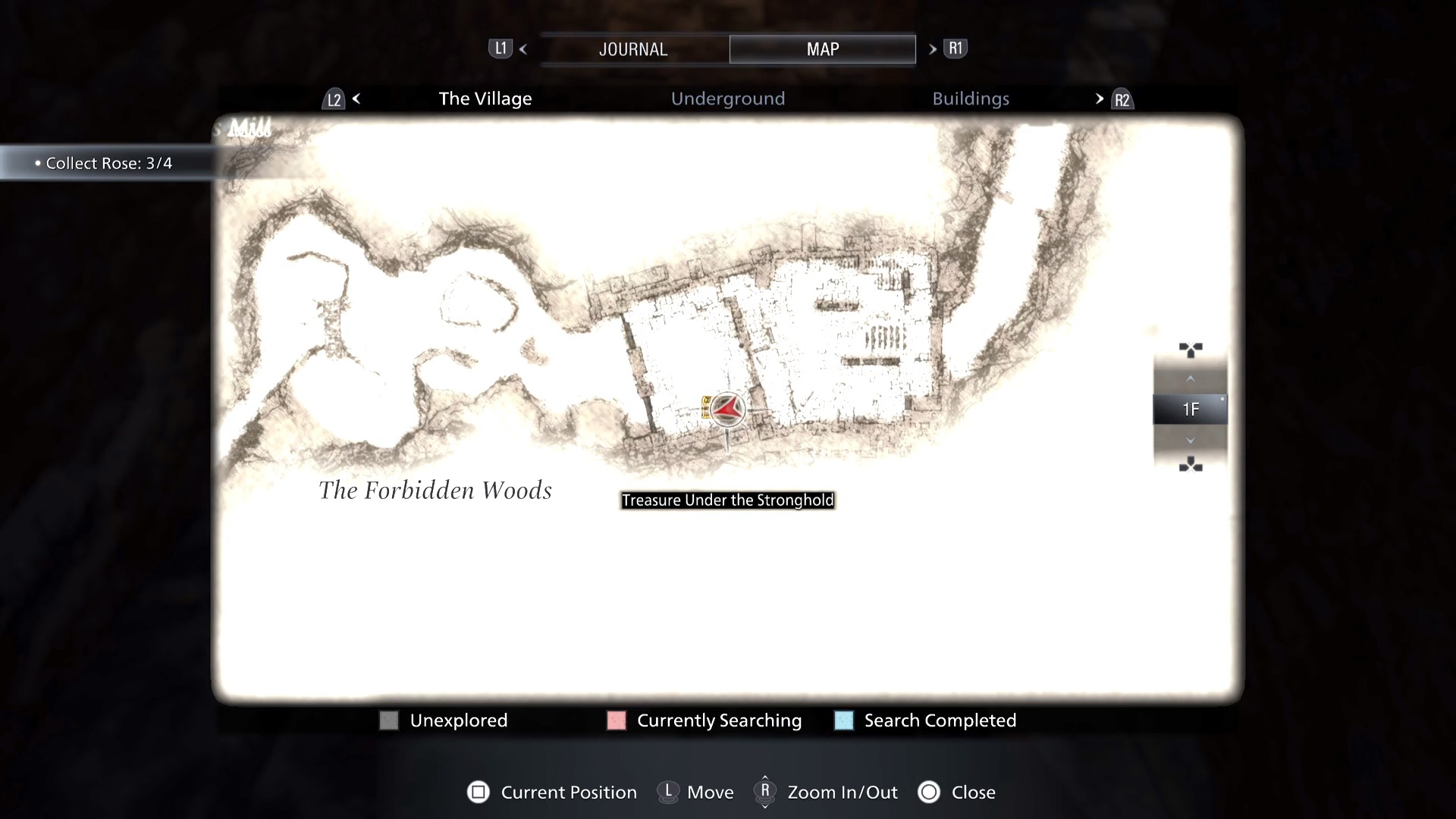Click the R stick Zoom In/Out icon
This screenshot has height=819, width=1456.
764,792
